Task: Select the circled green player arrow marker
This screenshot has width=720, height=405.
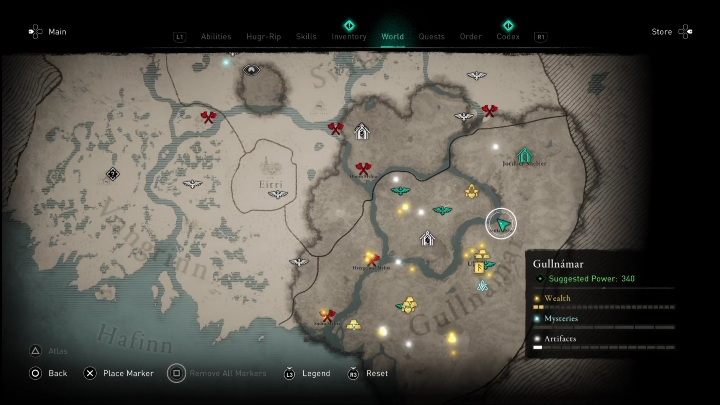Action: click(502, 223)
